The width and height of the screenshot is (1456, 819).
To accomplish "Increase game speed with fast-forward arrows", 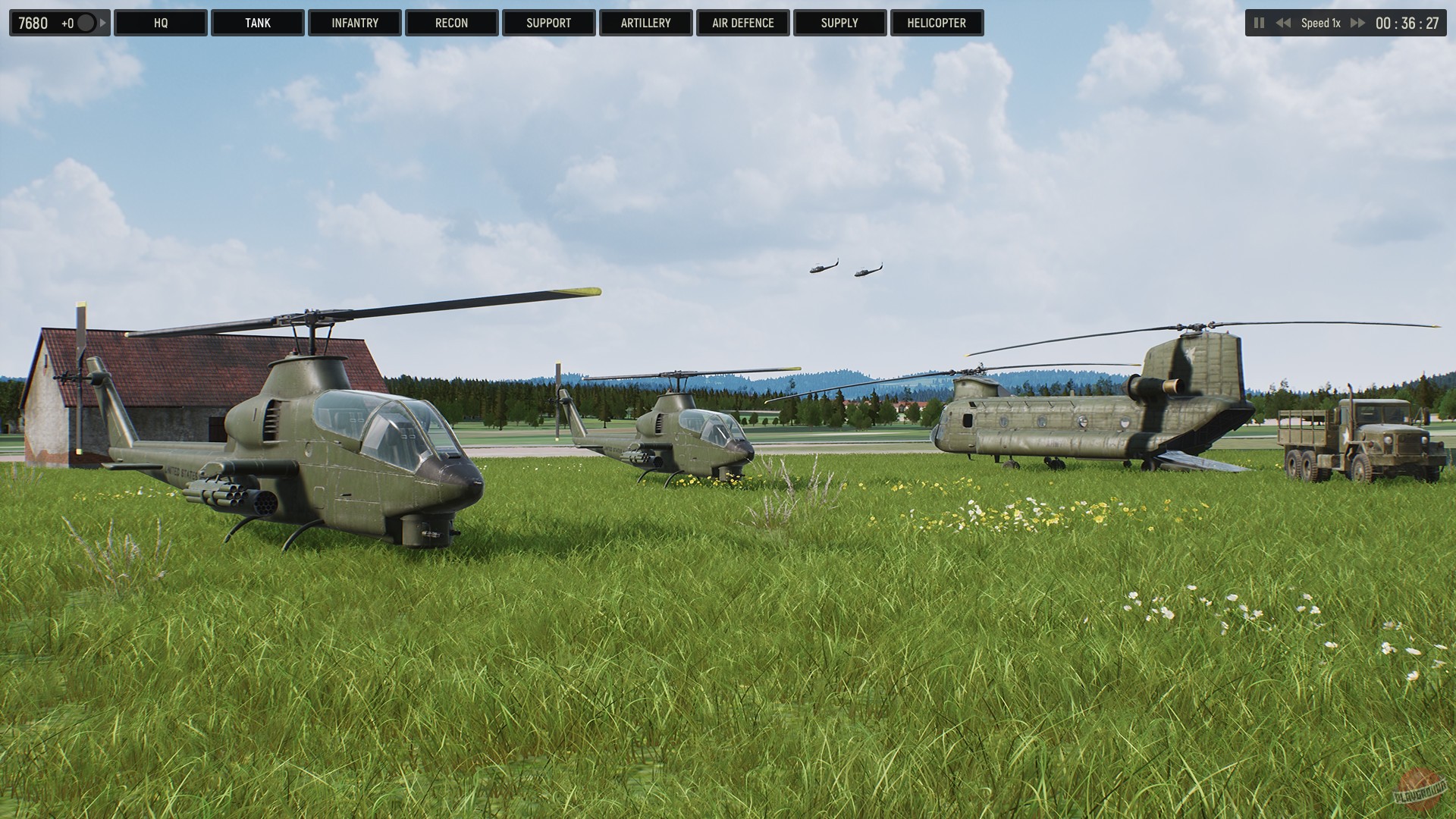I will [x=1357, y=23].
